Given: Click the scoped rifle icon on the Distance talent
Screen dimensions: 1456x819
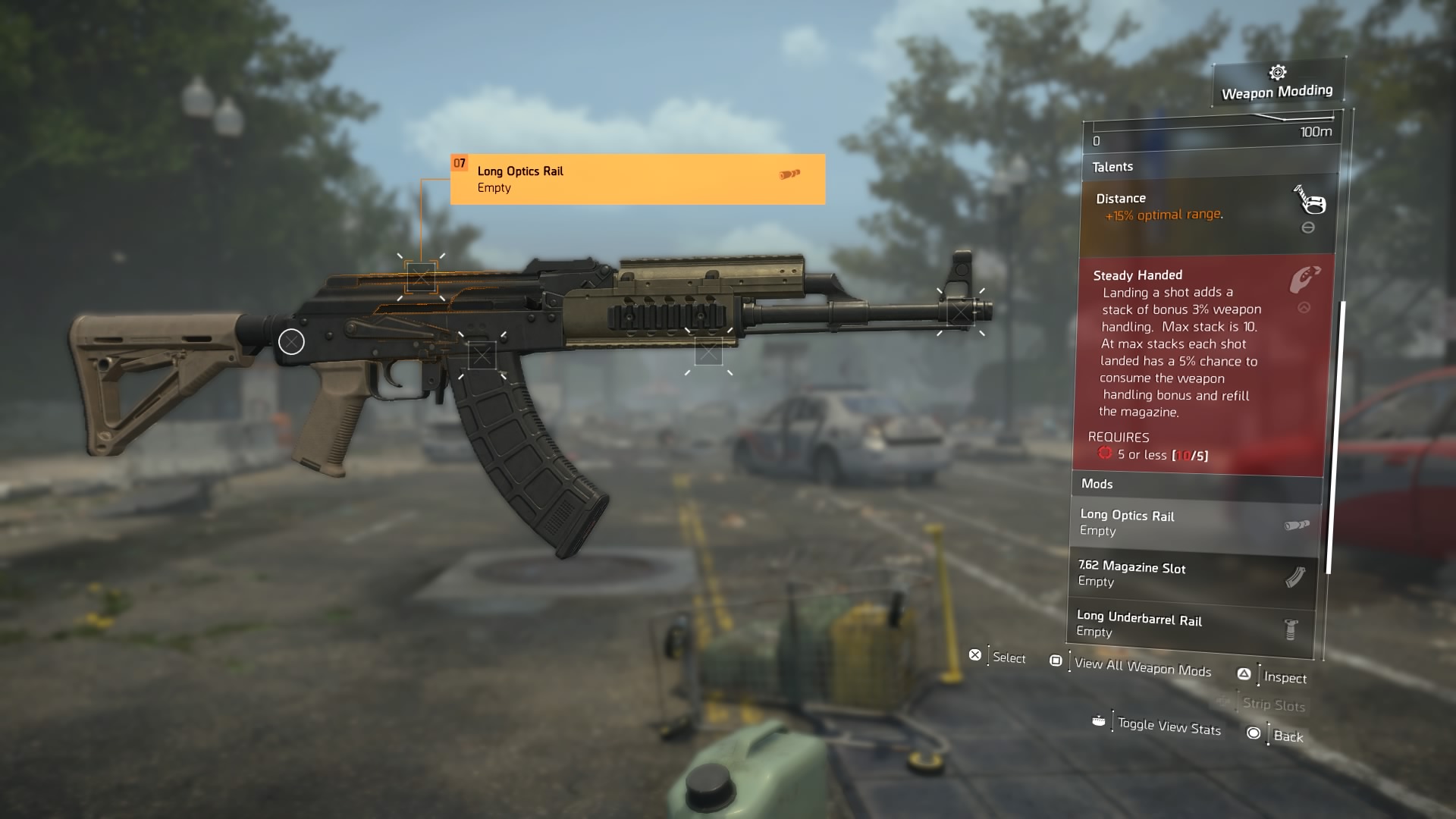Looking at the screenshot, I should click(1311, 205).
